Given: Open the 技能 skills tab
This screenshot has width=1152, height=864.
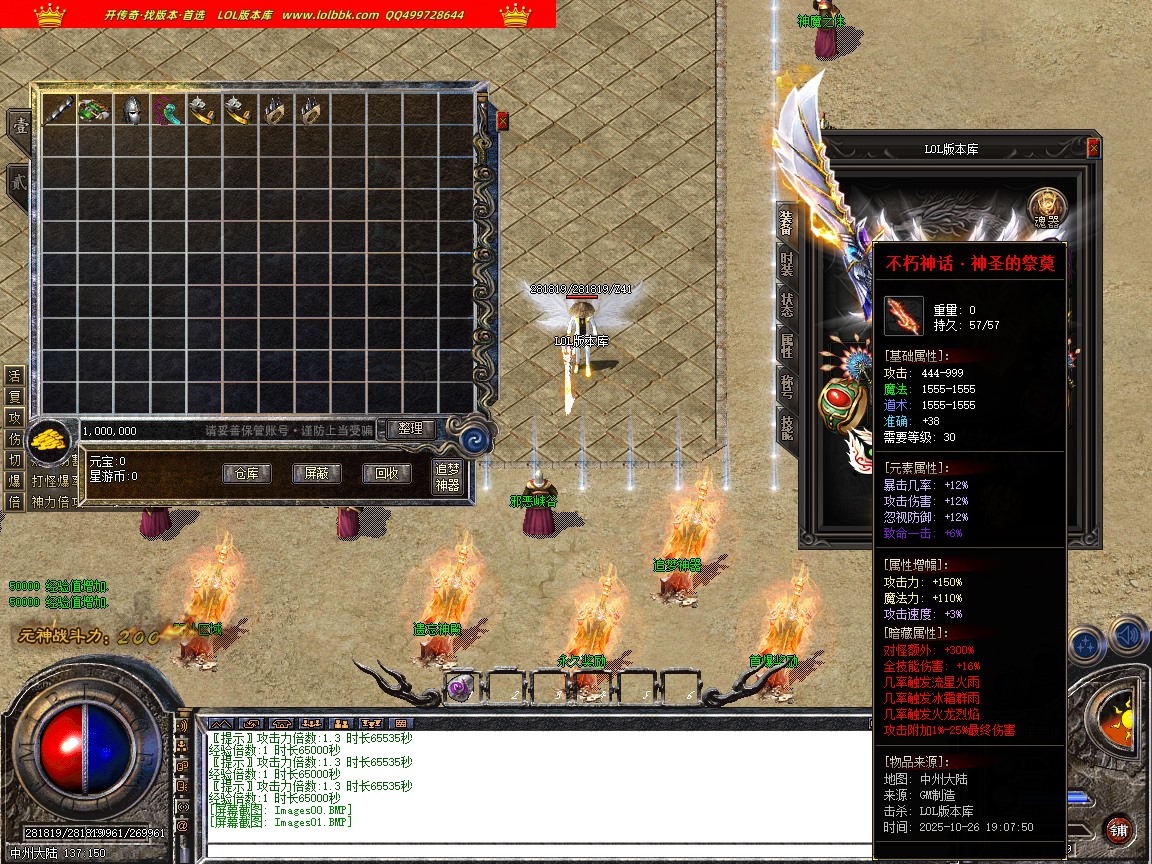Looking at the screenshot, I should click(787, 430).
